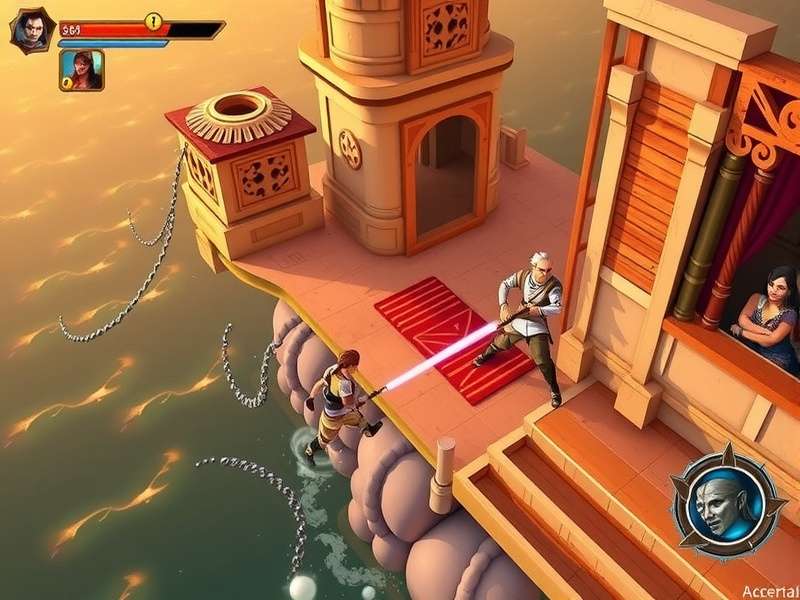
Task: Select the red-haired companion portrait
Action: coord(82,70)
